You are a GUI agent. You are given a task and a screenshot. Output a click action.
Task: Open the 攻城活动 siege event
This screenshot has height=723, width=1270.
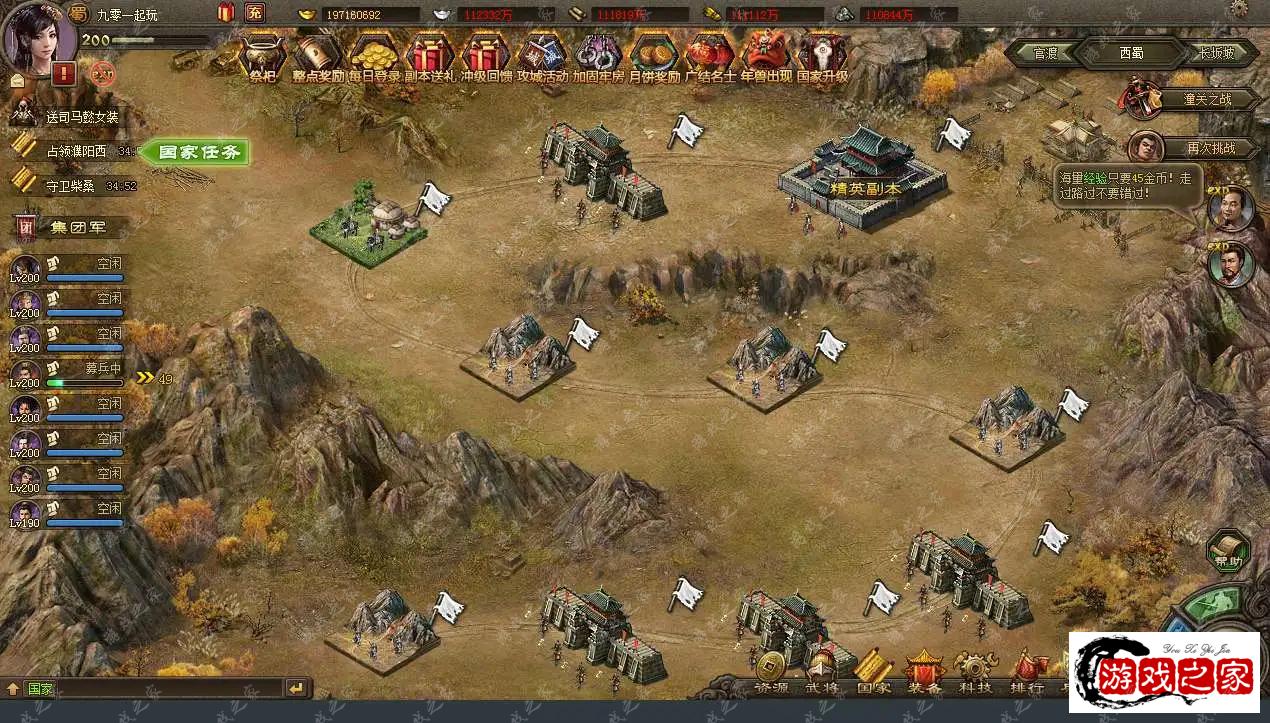point(542,55)
